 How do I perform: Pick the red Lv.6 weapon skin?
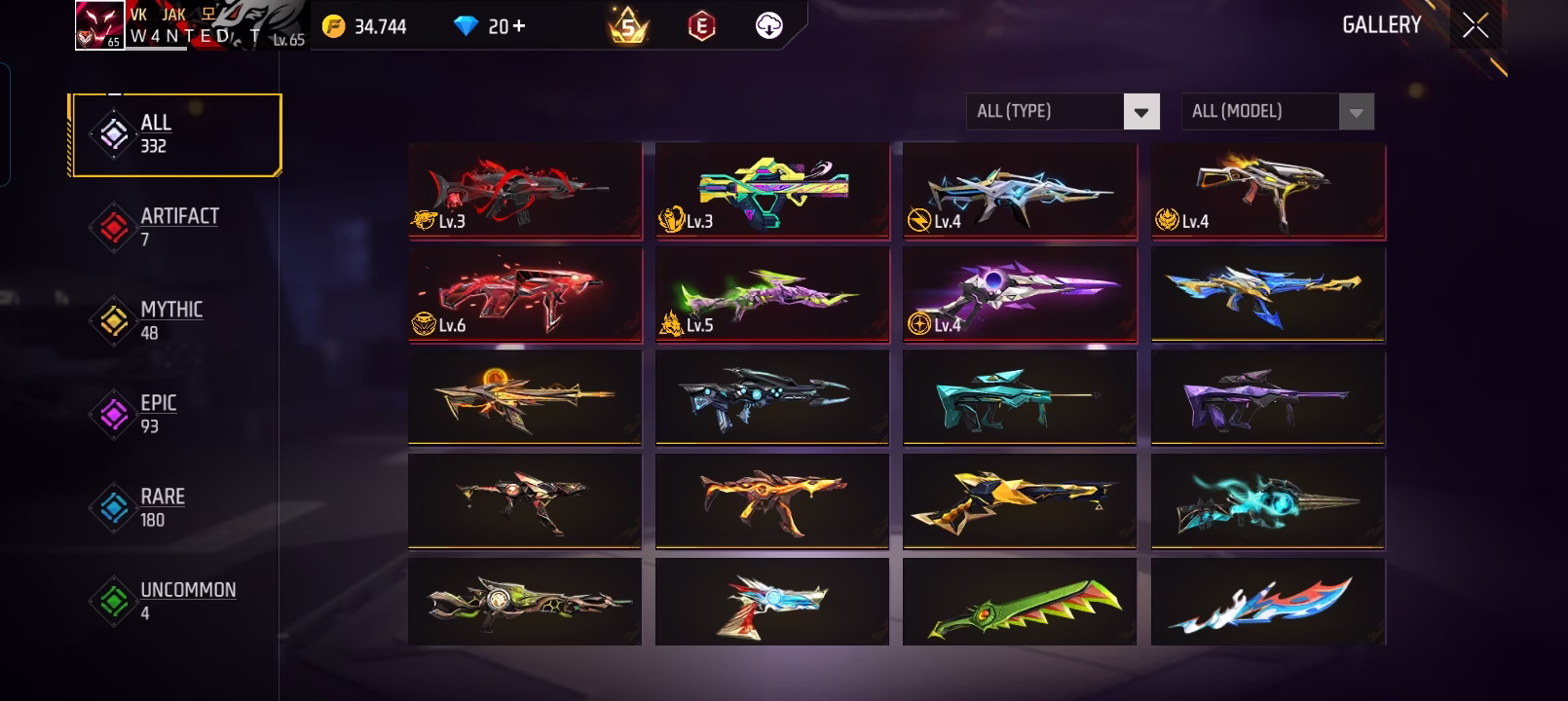tap(525, 294)
